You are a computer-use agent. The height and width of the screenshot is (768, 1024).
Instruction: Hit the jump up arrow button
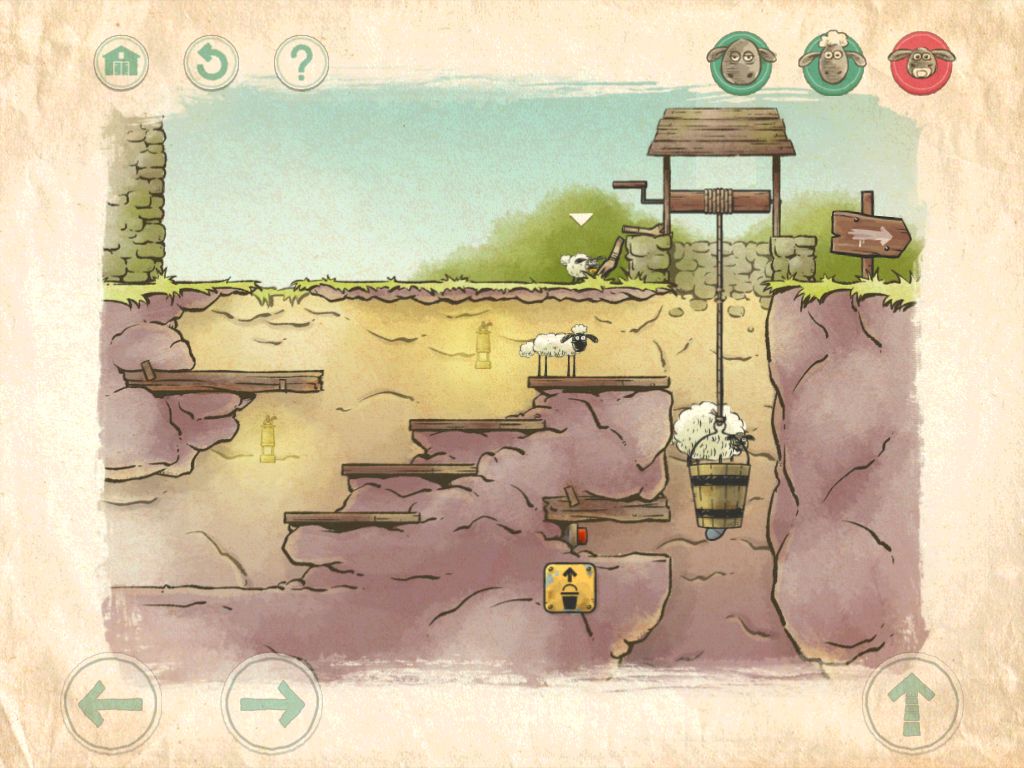(911, 703)
